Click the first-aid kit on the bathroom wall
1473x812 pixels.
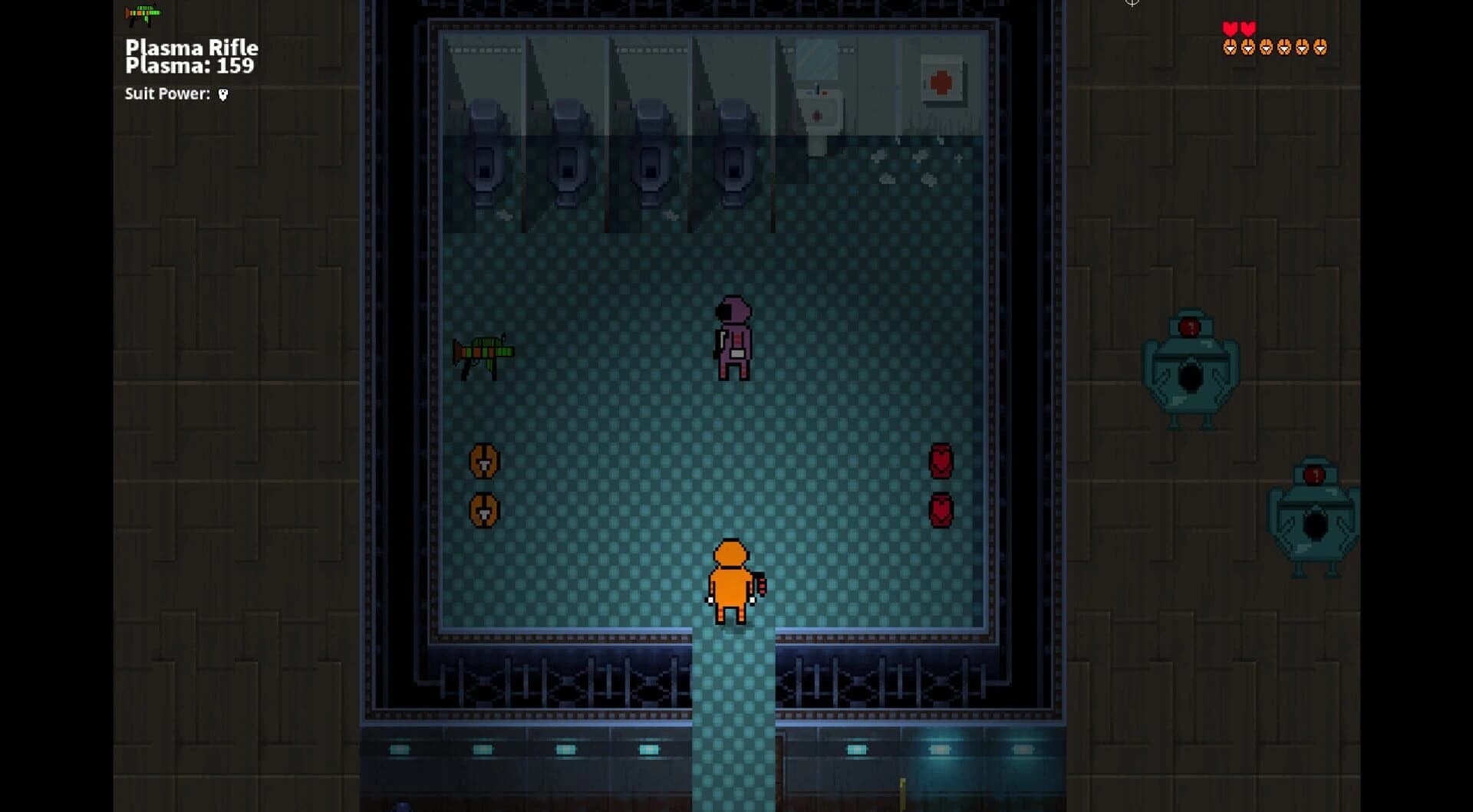click(942, 78)
